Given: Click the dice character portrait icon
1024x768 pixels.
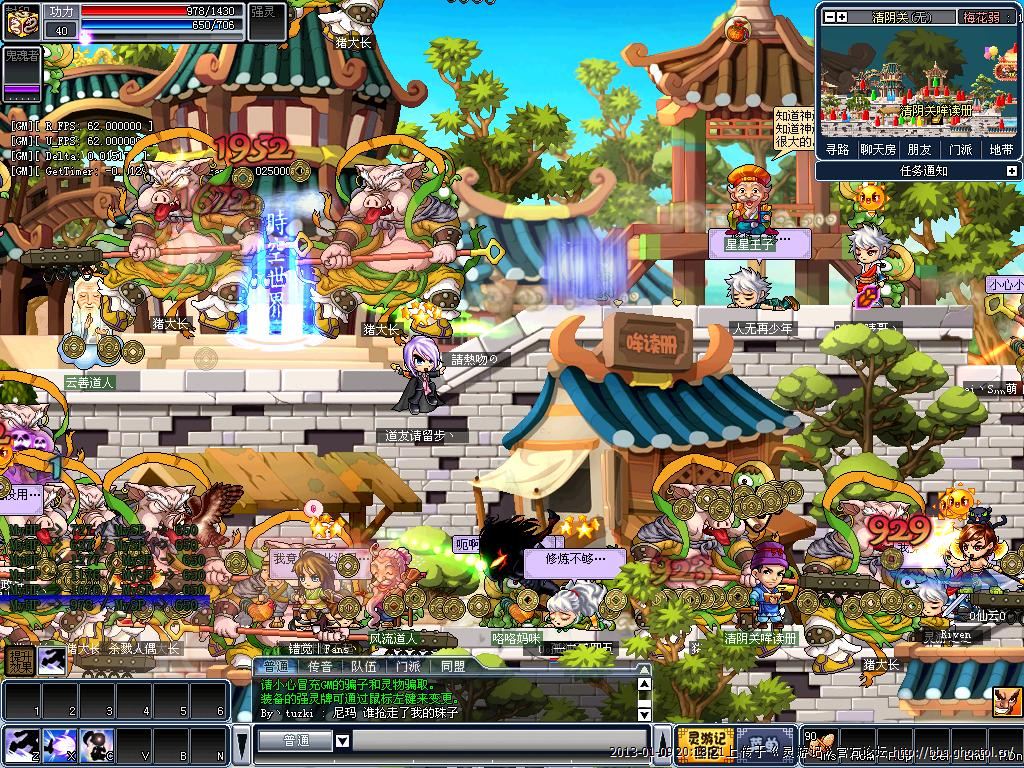Looking at the screenshot, I should coord(21,21).
